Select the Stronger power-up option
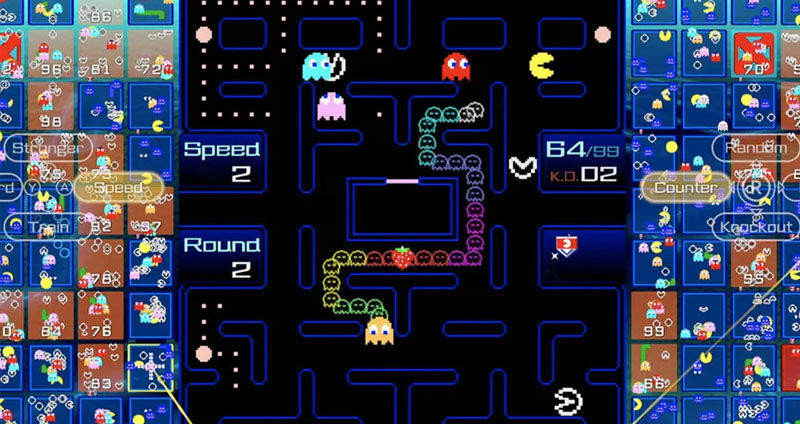The height and width of the screenshot is (424, 800). [46, 149]
